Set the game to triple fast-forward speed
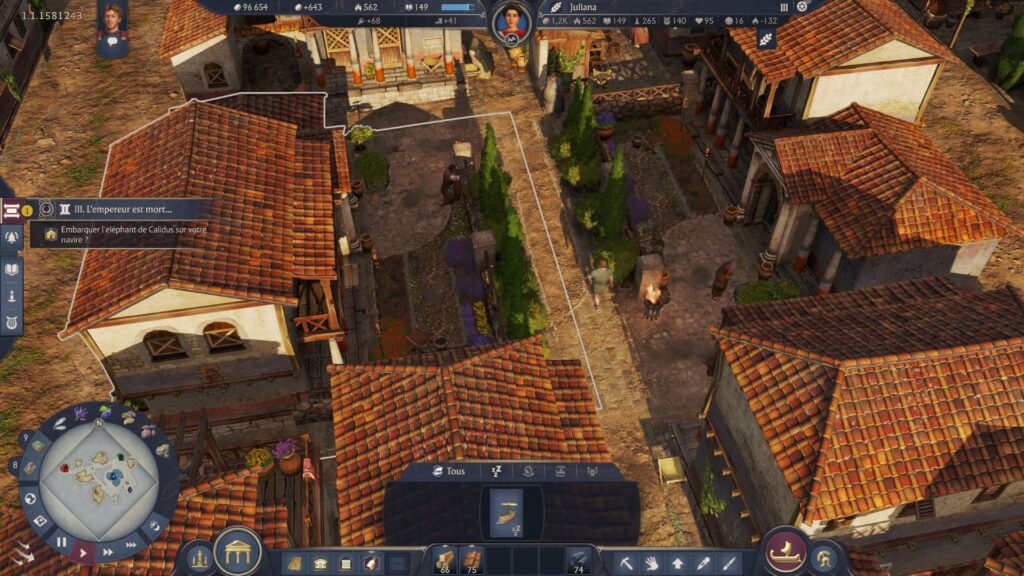Image resolution: width=1024 pixels, height=576 pixels. (131, 544)
